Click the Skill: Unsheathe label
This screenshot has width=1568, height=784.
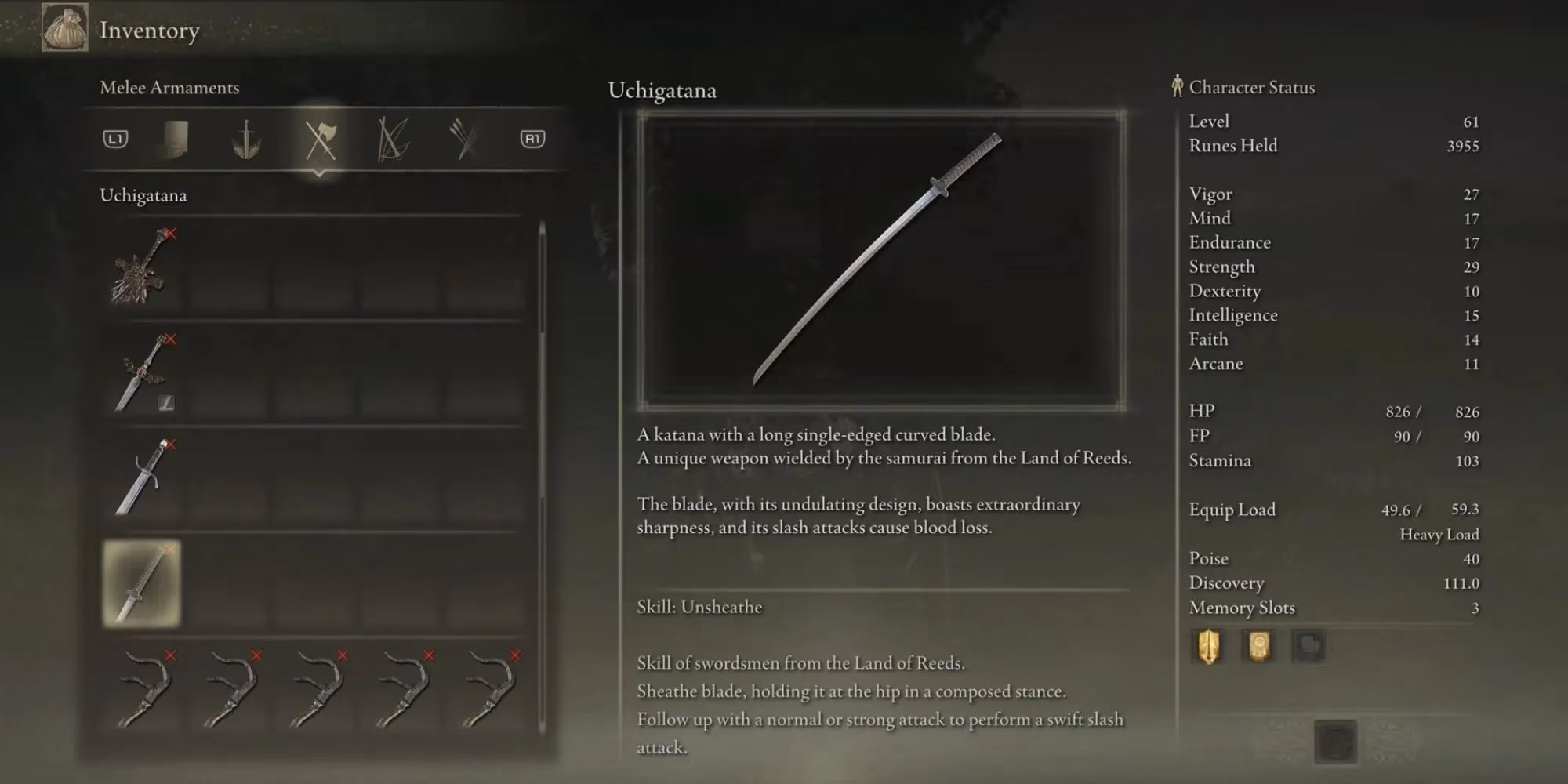point(700,606)
